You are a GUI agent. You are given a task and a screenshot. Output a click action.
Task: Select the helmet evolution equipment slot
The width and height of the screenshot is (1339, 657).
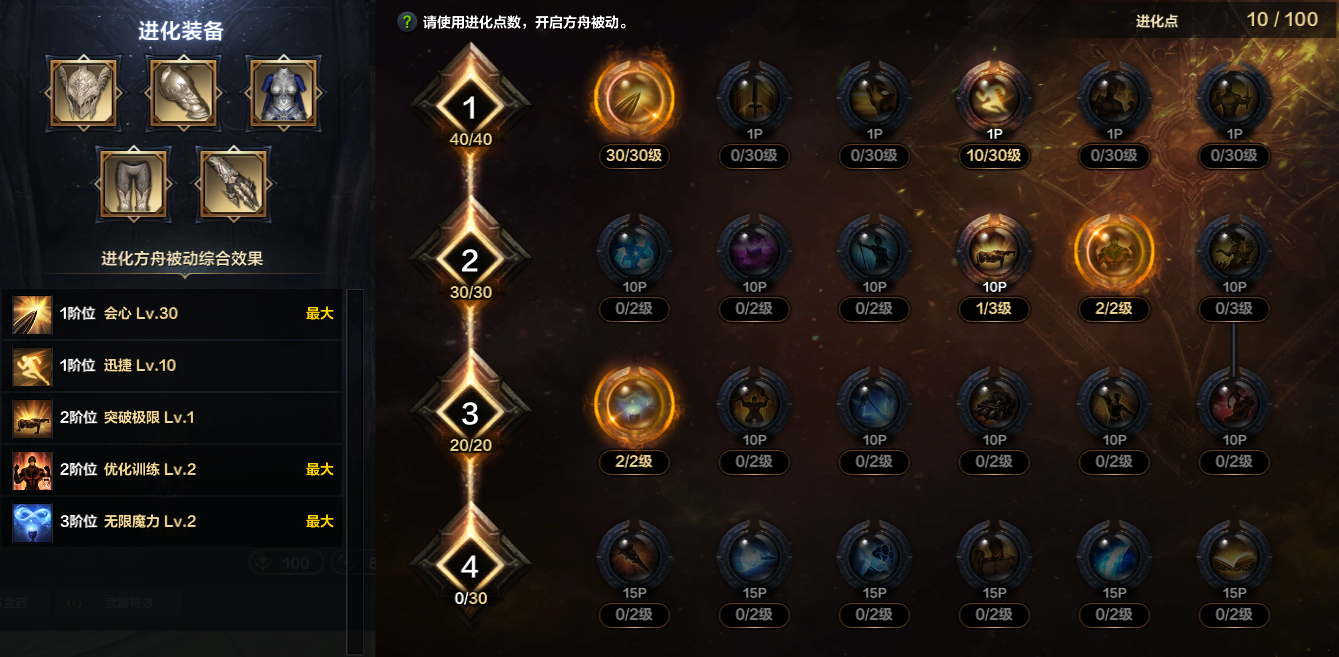[x=83, y=93]
